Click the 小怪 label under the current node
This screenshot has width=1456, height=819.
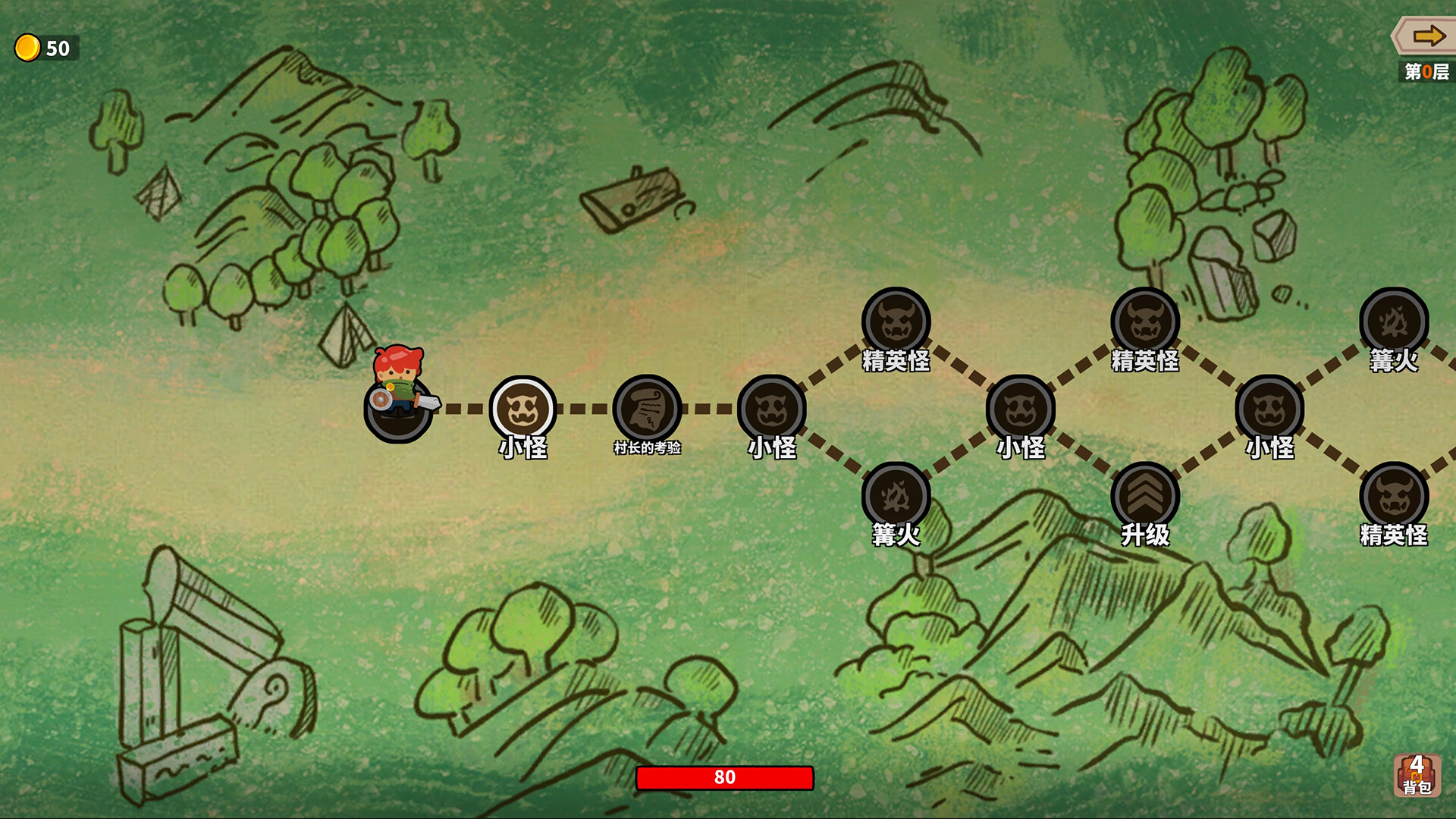point(522,448)
